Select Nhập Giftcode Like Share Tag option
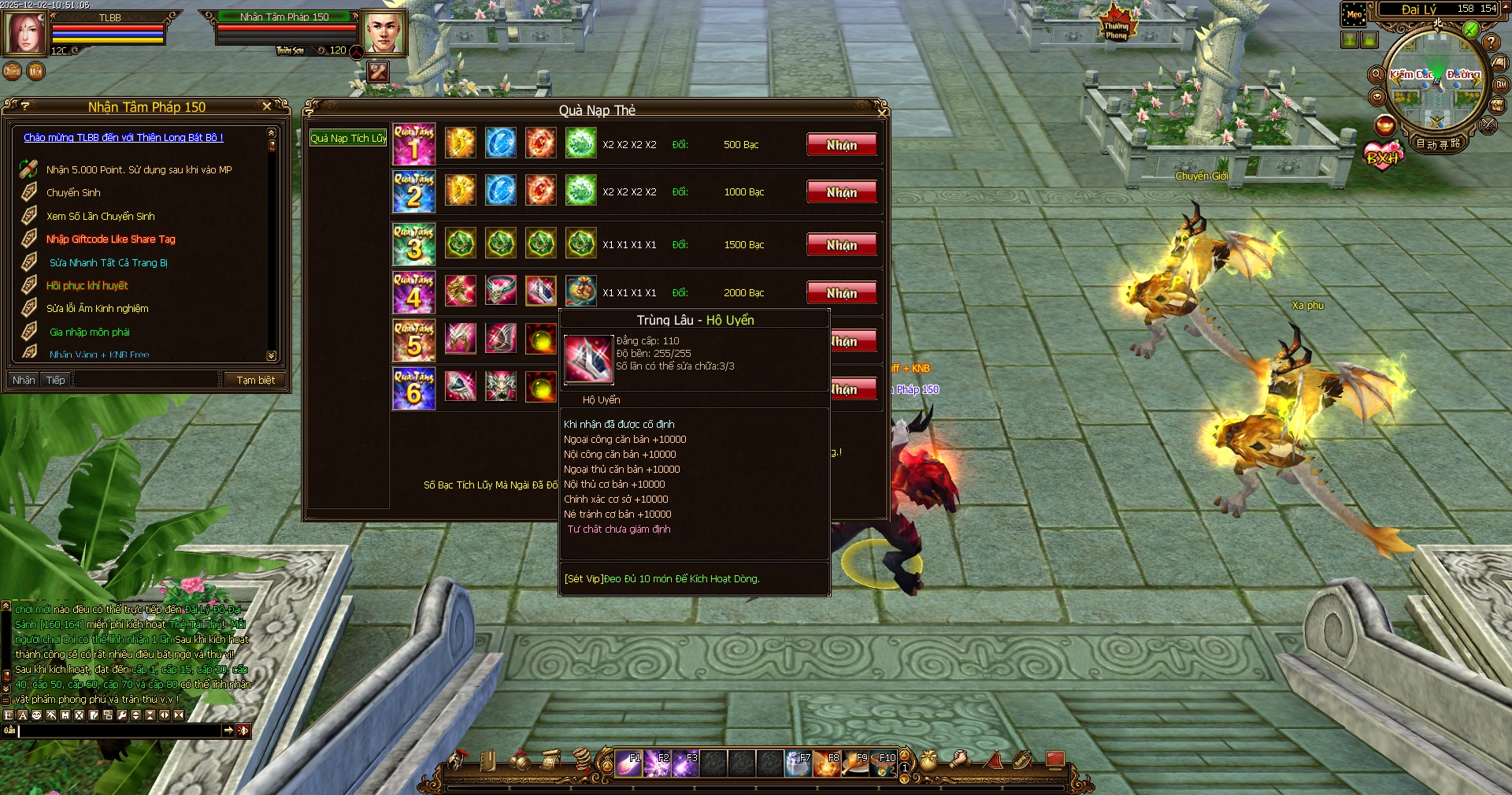The height and width of the screenshot is (795, 1512). [x=110, y=240]
